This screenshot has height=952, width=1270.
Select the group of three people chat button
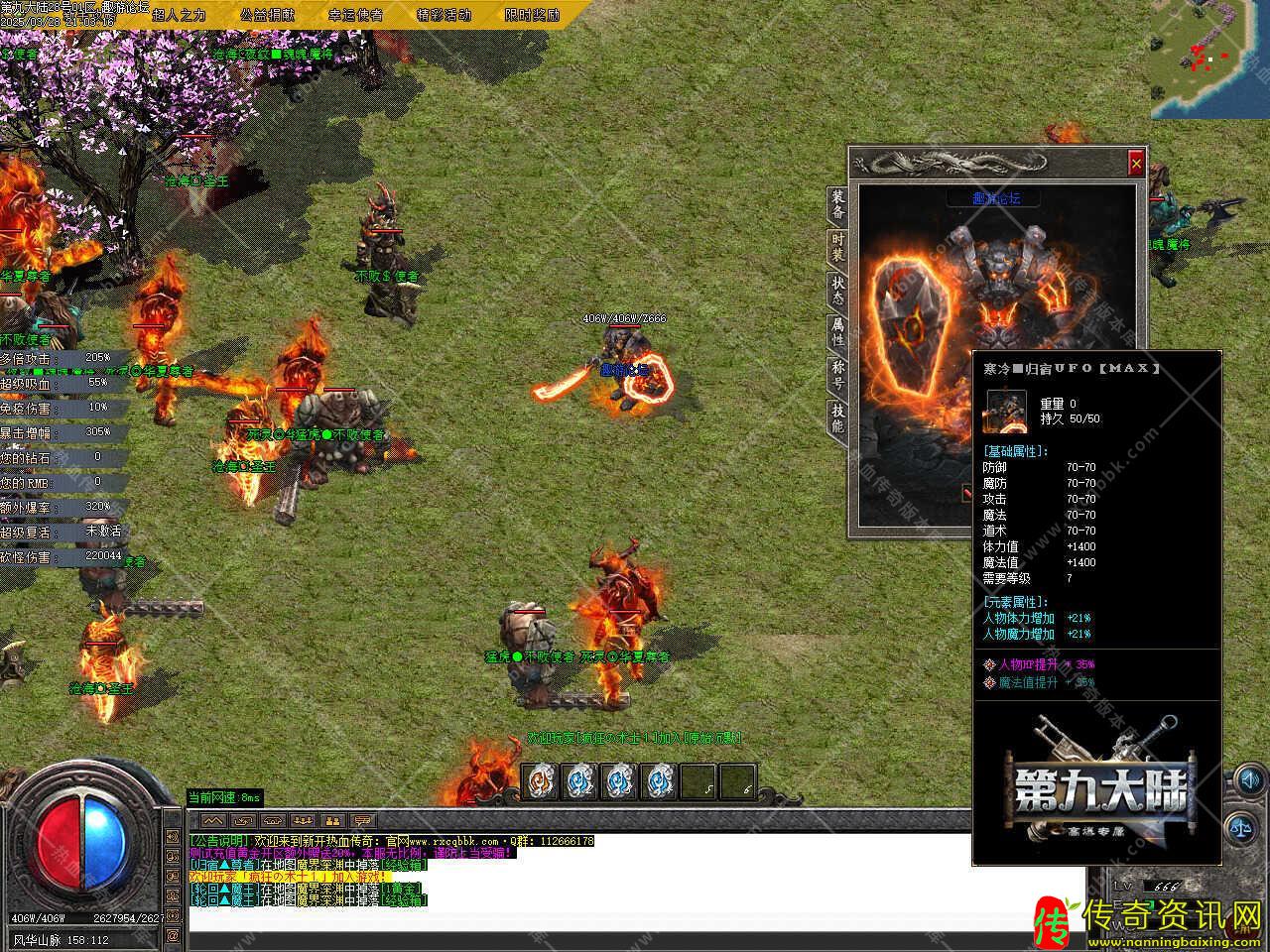pyautogui.click(x=302, y=821)
